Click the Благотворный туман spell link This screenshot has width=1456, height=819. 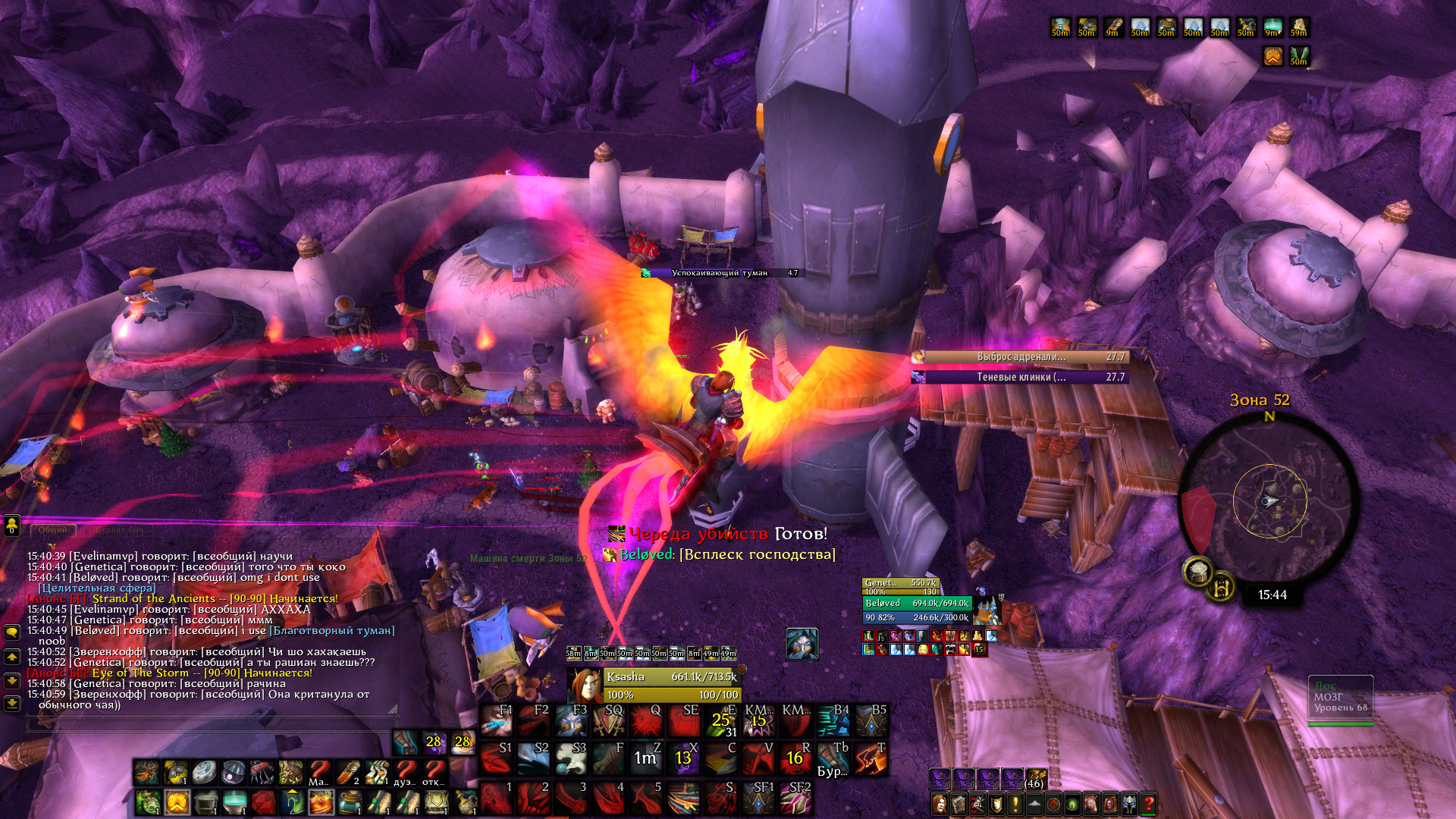point(333,630)
